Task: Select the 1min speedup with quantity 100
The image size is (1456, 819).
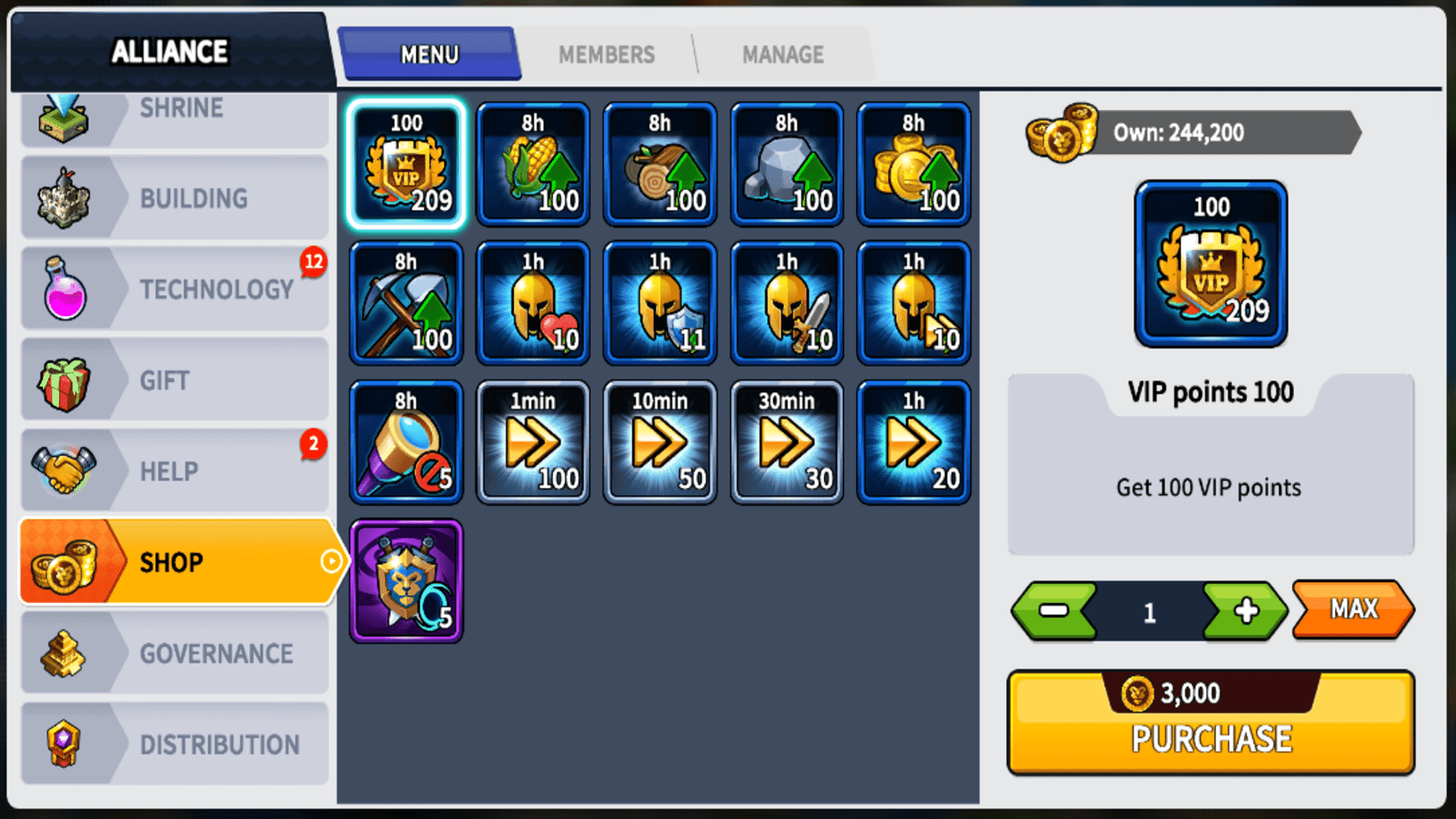Action: [532, 441]
